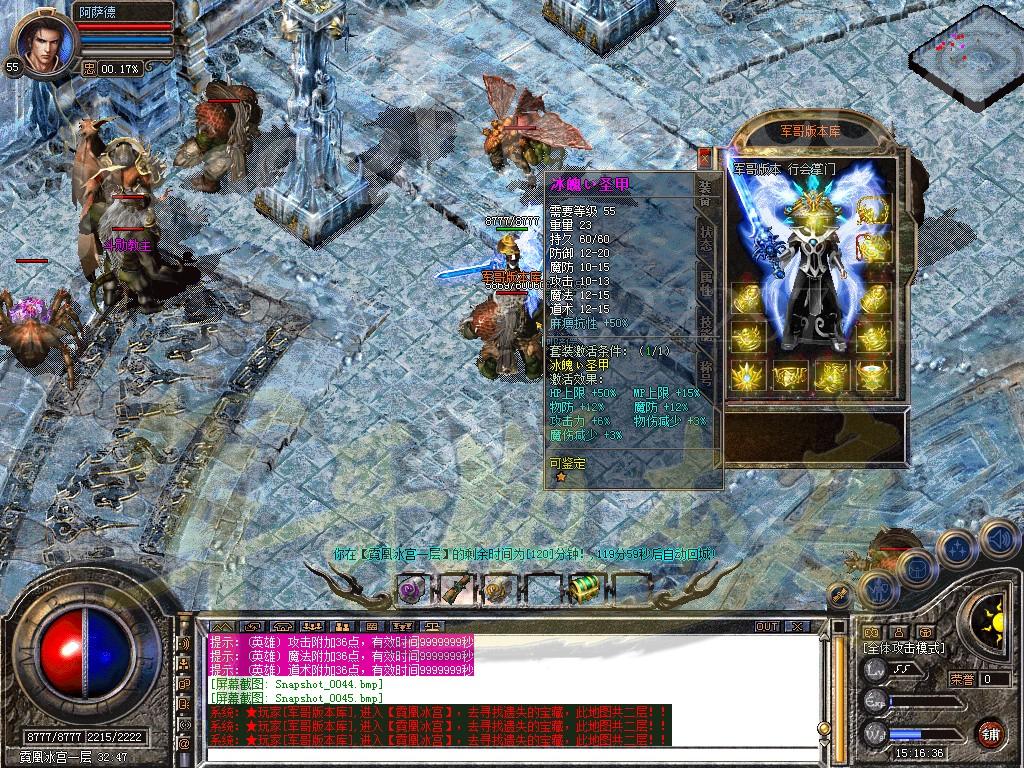The width and height of the screenshot is (1024, 768).
Task: Select the green treasure chest hotbar slot
Action: point(583,589)
